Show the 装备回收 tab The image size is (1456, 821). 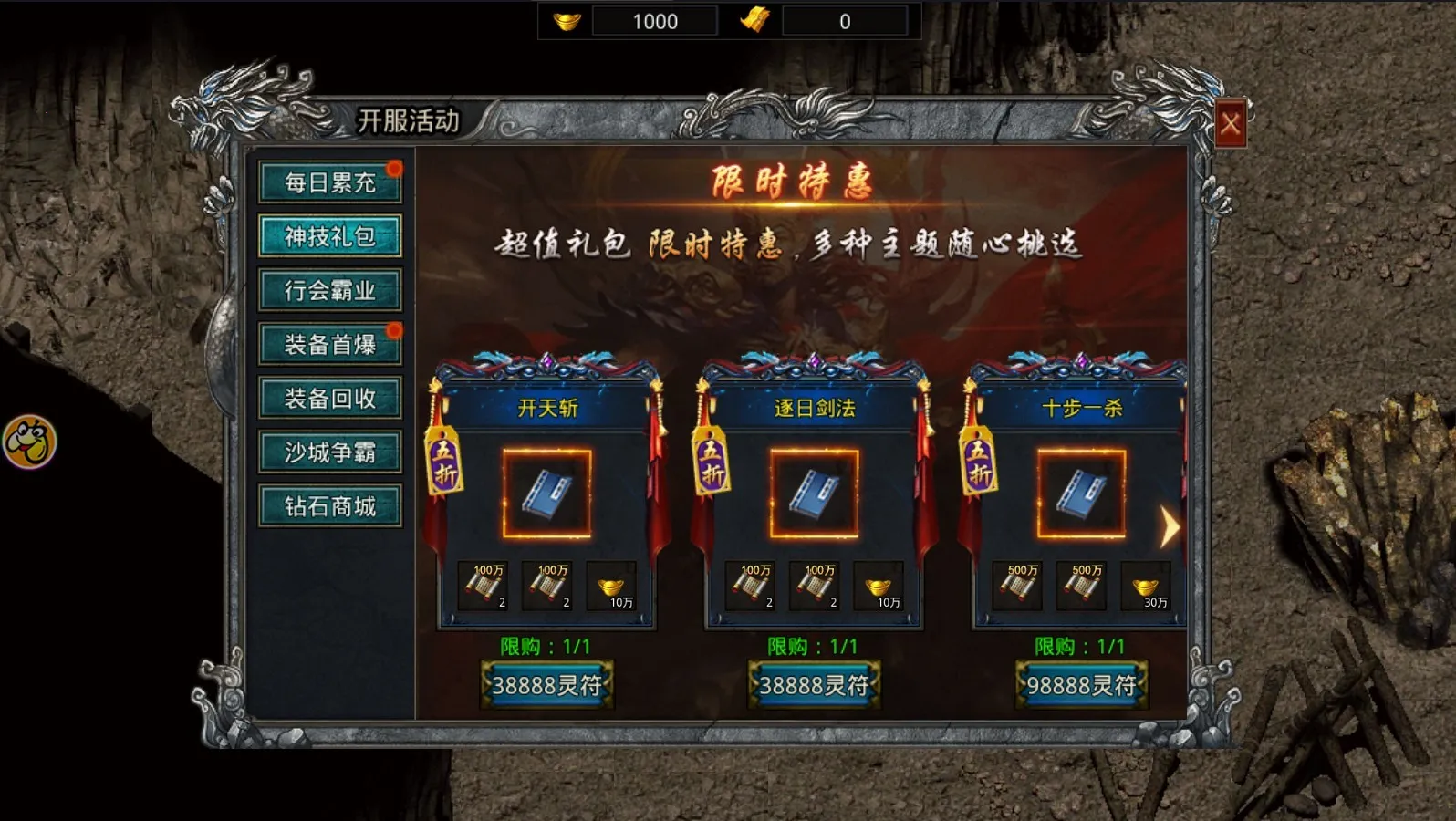(x=329, y=399)
